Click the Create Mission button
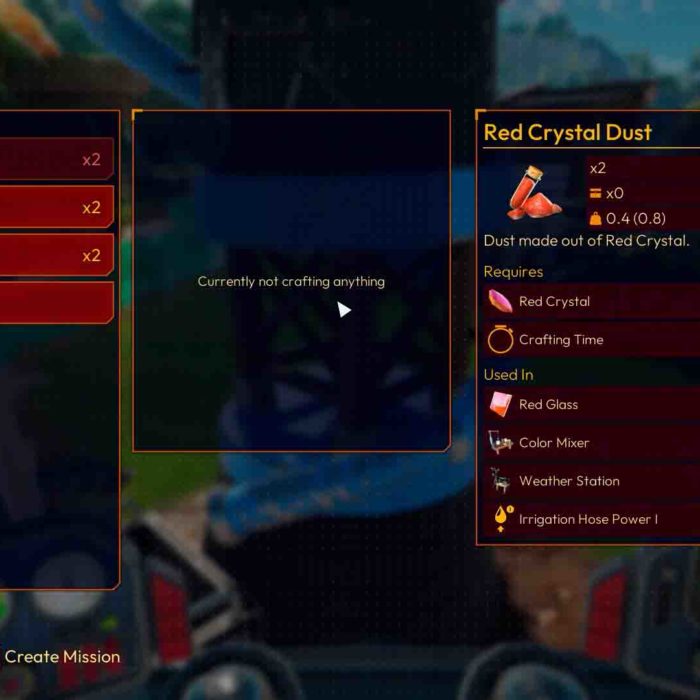The width and height of the screenshot is (700, 700). coord(62,657)
